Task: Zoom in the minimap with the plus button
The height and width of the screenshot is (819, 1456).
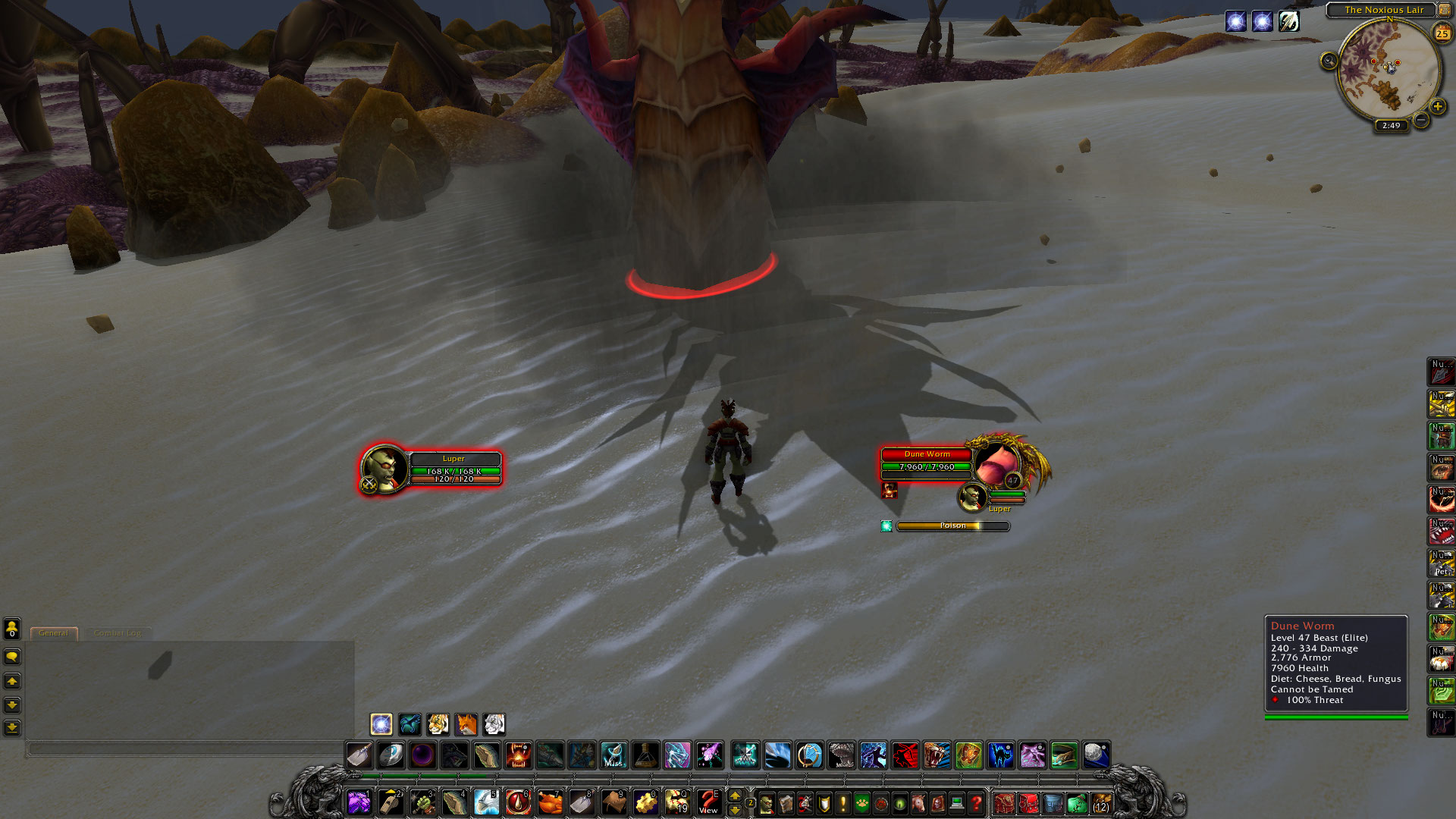Action: 1437,106
